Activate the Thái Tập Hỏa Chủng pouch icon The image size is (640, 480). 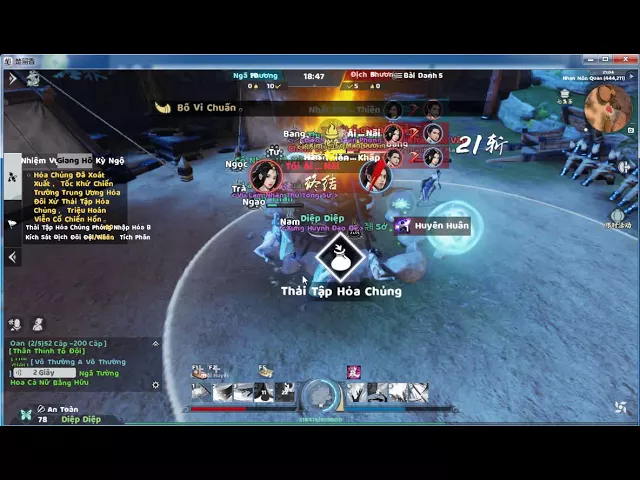pos(340,257)
